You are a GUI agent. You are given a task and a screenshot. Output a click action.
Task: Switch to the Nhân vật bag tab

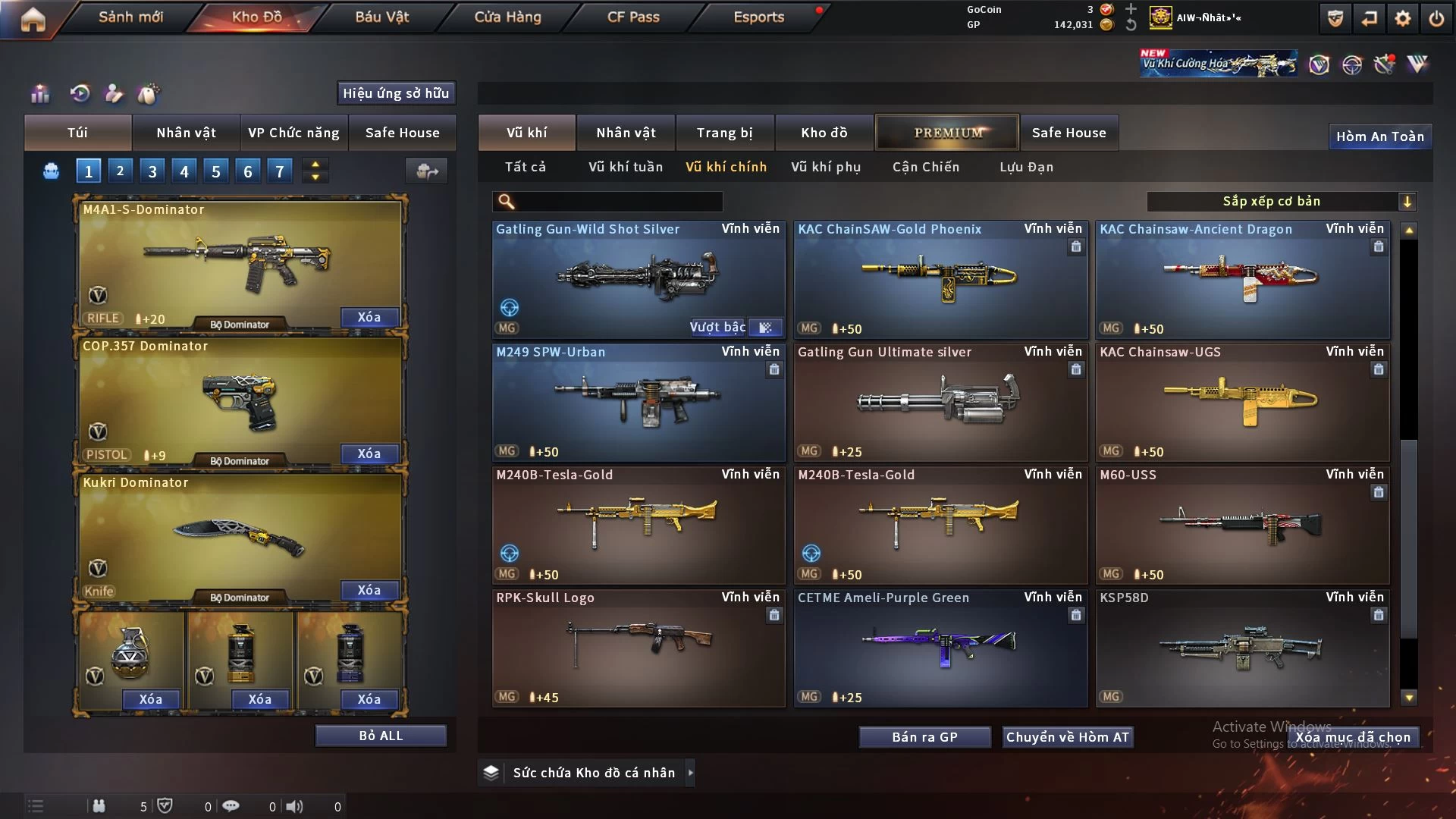(x=186, y=133)
